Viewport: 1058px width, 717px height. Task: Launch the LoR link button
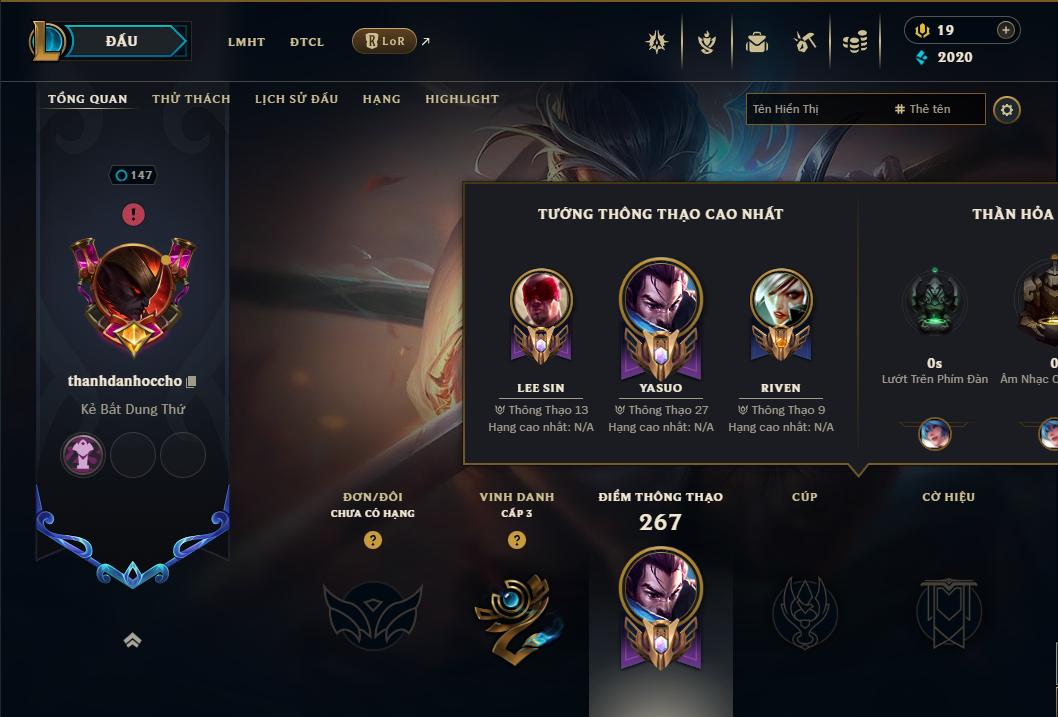(x=385, y=41)
